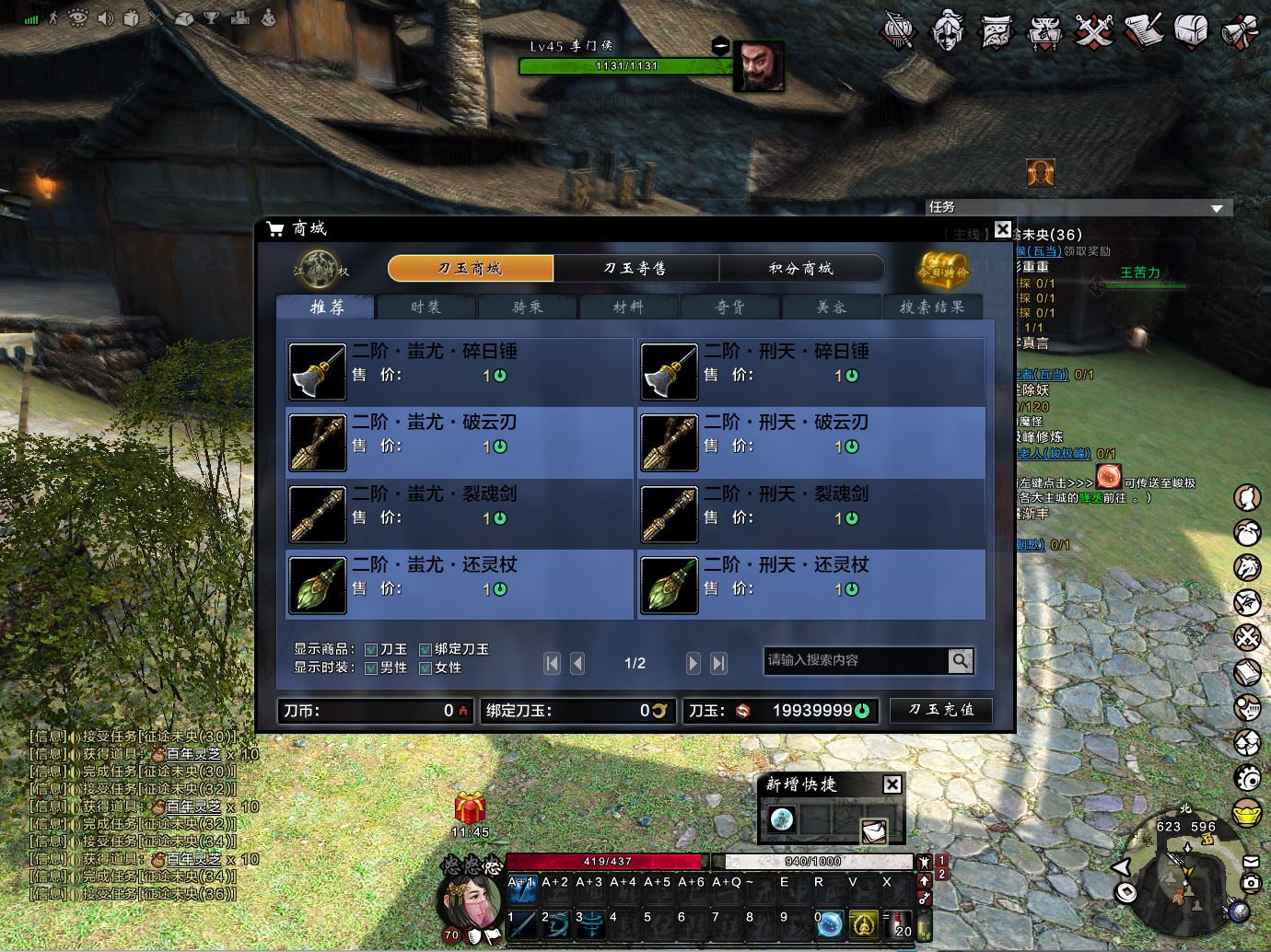Open today's special treasure chest offer

[x=943, y=269]
